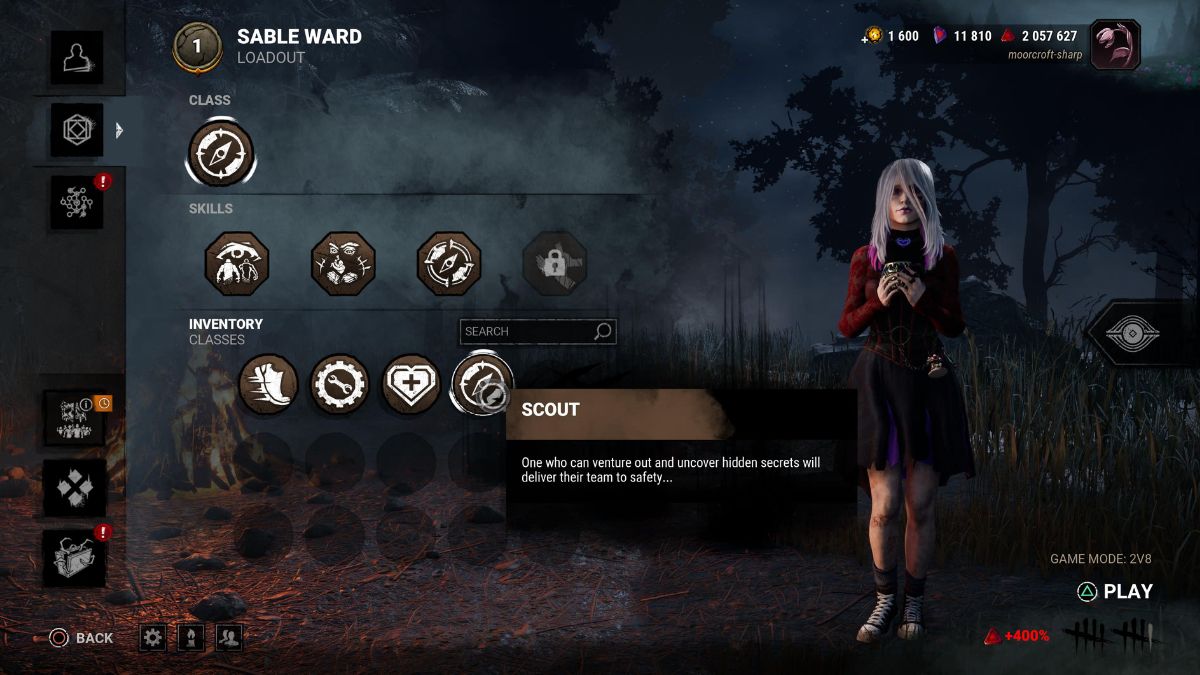Focus the inventory search field
The image size is (1200, 675).
527,331
